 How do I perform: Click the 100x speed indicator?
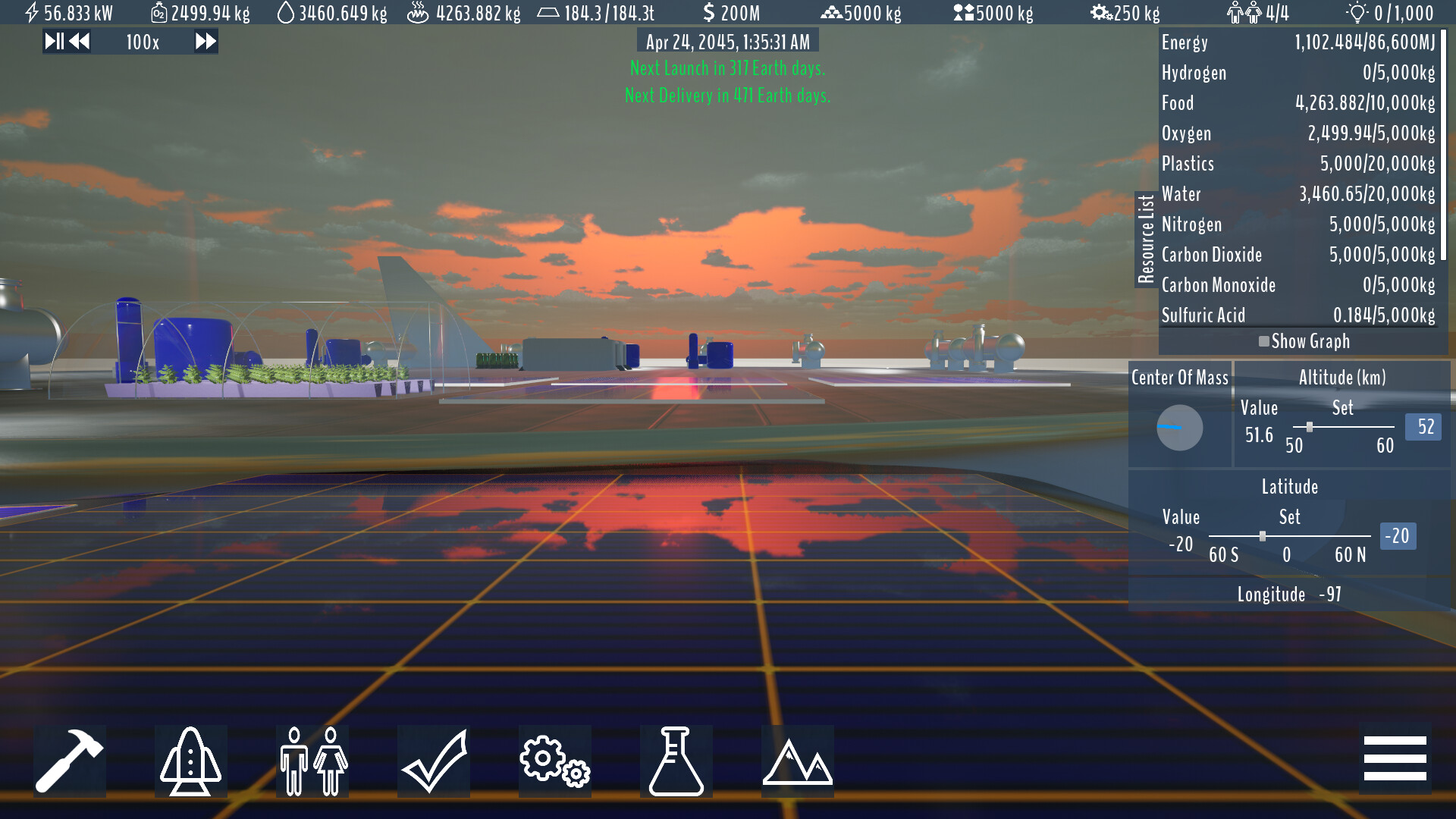[141, 42]
